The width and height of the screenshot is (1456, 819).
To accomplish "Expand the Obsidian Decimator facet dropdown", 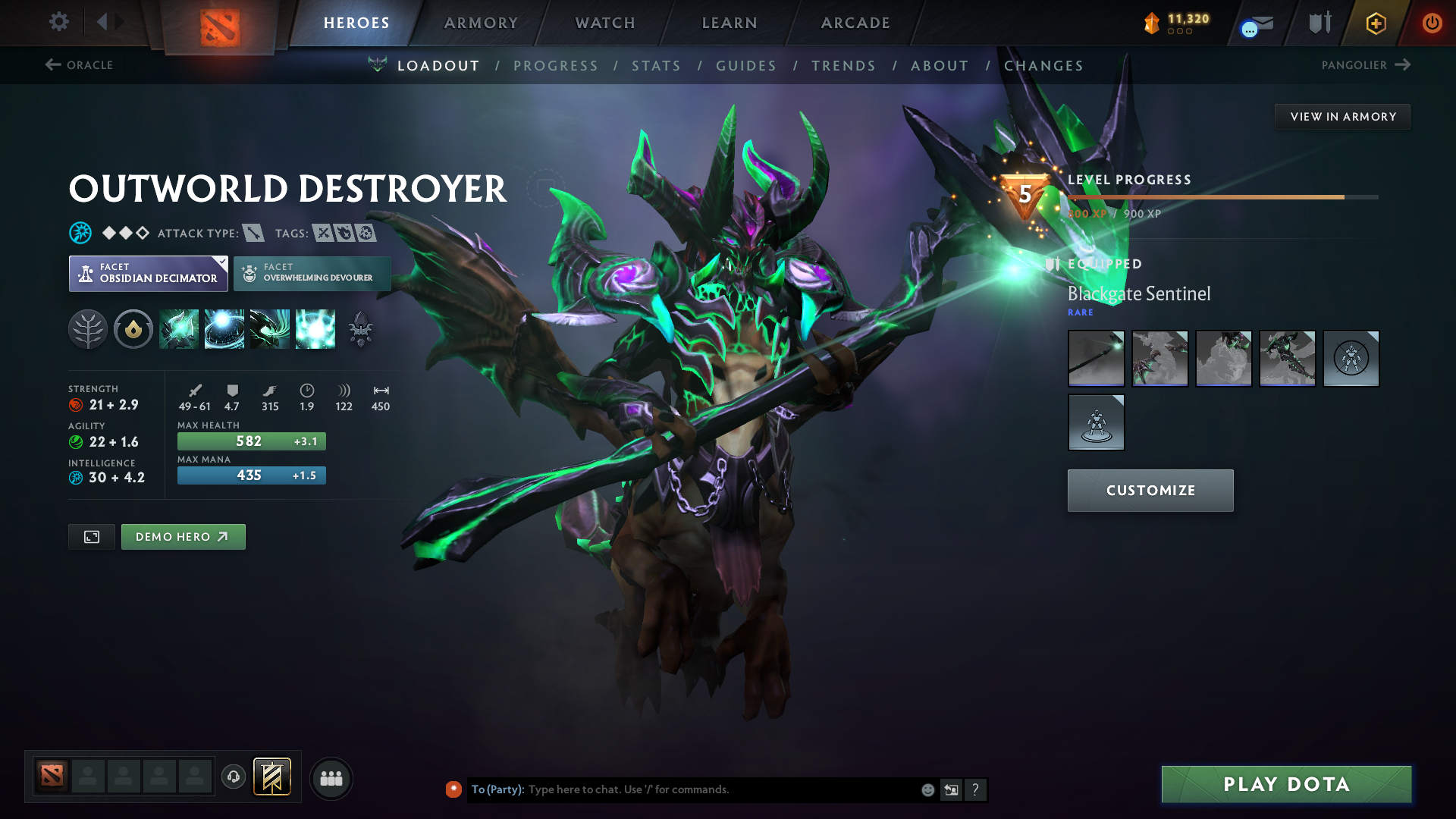I will click(221, 262).
